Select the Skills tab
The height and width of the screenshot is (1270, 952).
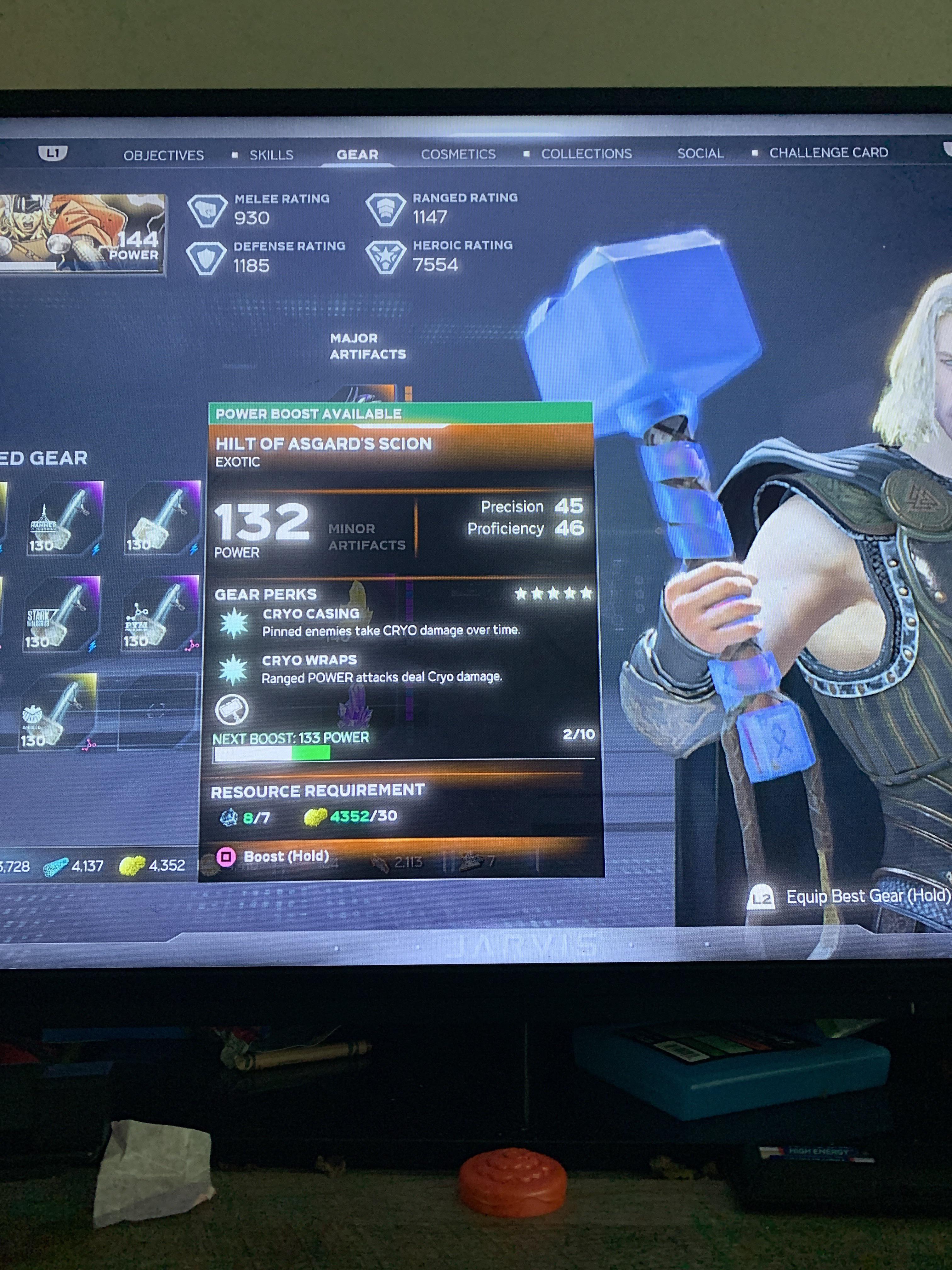pyautogui.click(x=272, y=154)
